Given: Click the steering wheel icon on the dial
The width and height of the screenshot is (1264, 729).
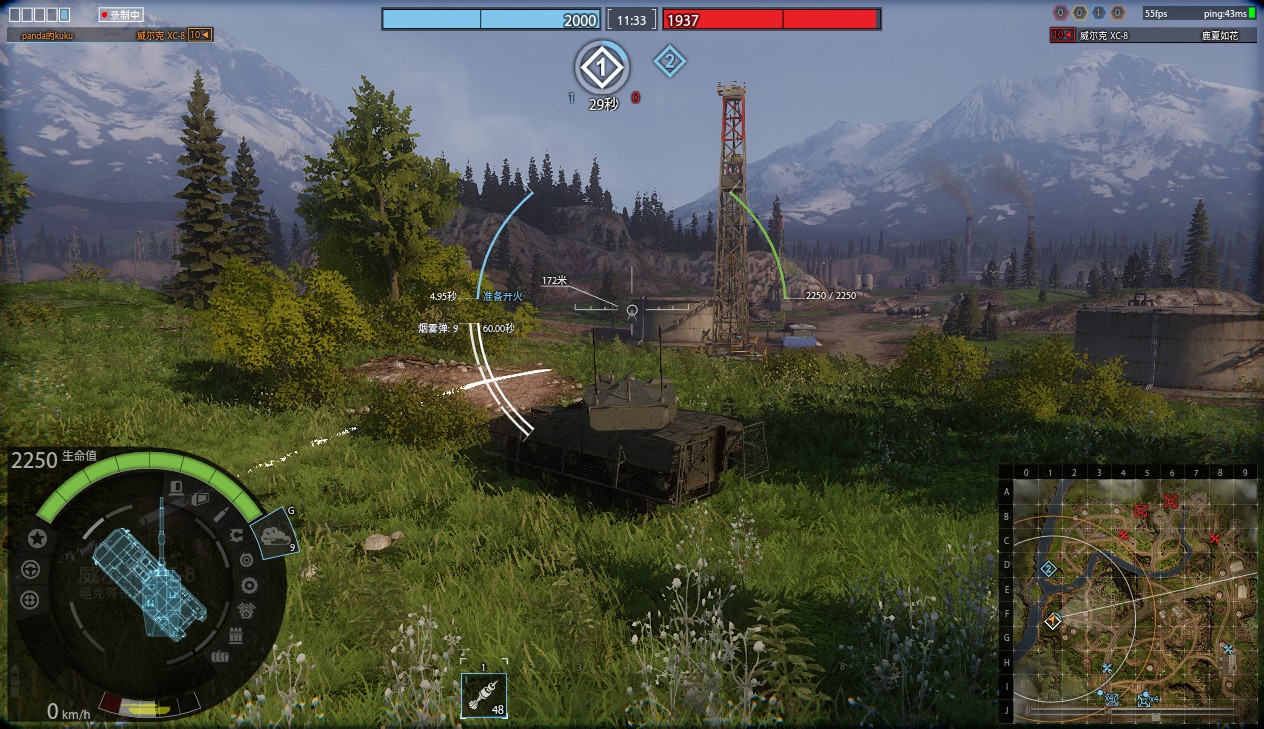Looking at the screenshot, I should click(30, 570).
